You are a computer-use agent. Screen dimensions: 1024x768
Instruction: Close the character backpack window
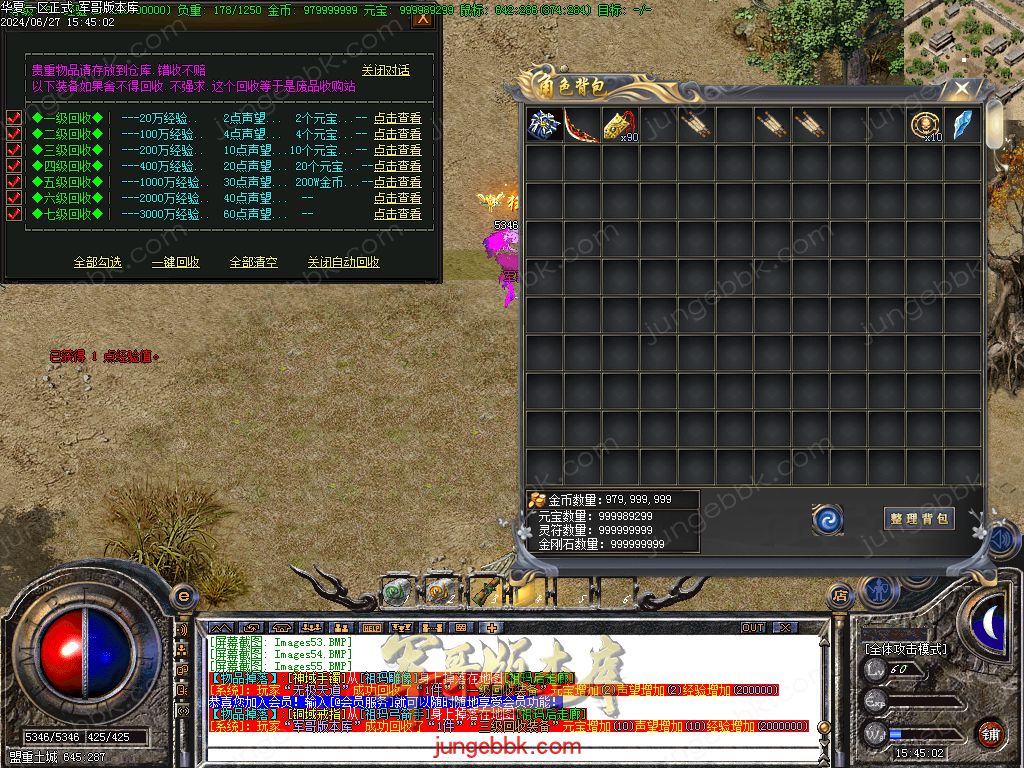(x=962, y=88)
